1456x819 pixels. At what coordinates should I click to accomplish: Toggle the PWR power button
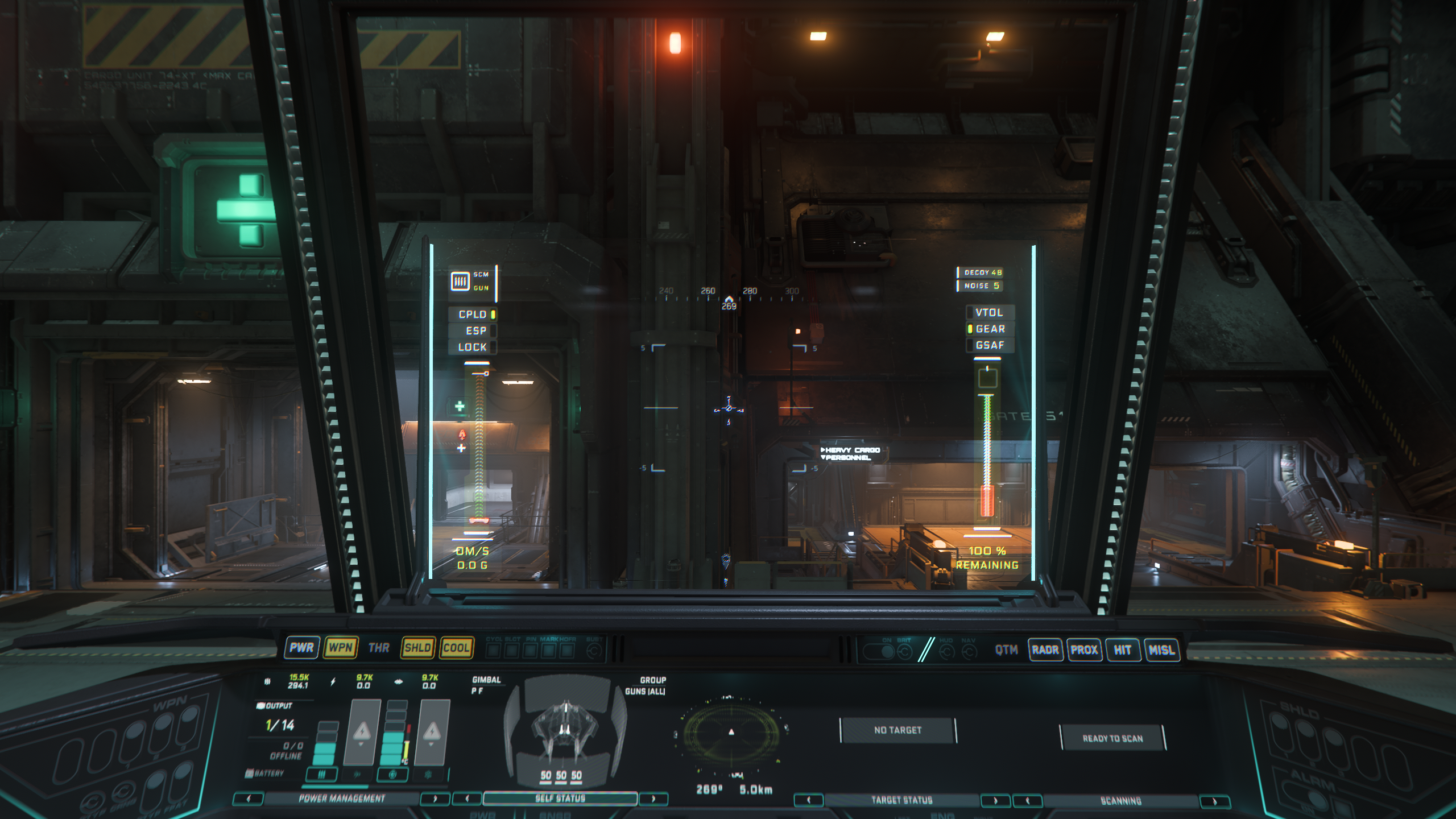pos(301,647)
